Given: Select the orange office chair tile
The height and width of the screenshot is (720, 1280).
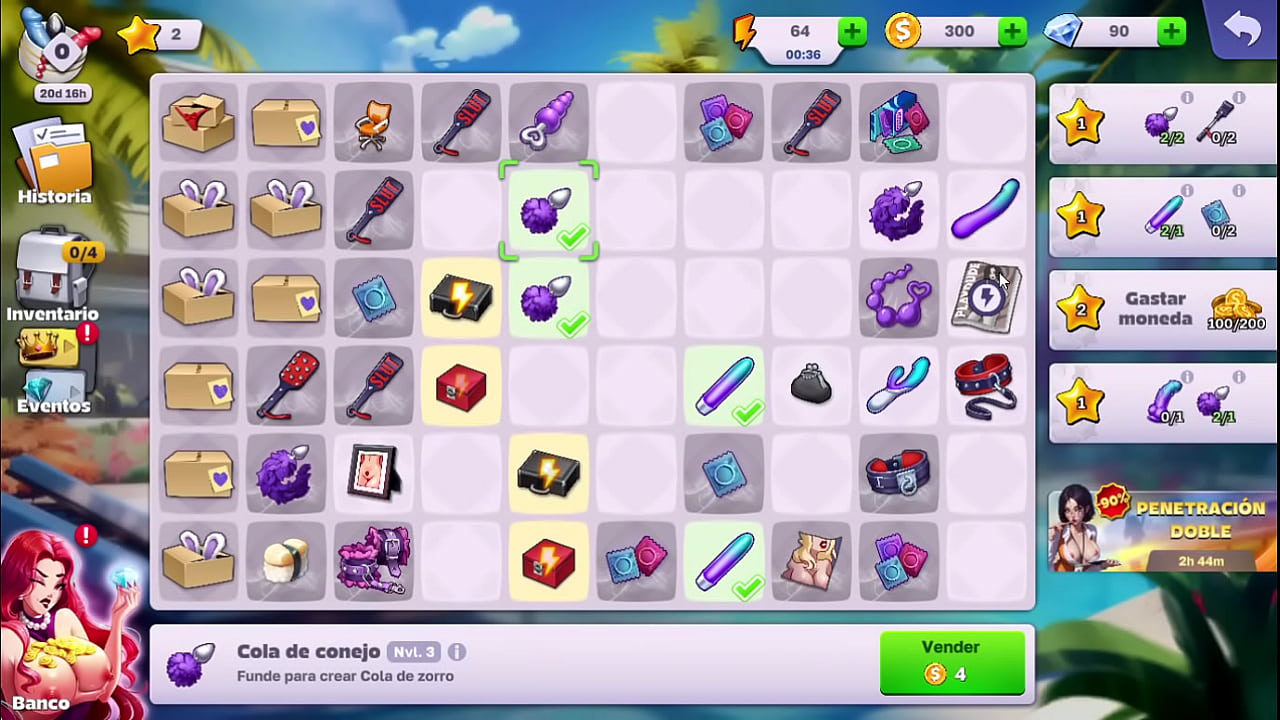Looking at the screenshot, I should (373, 123).
